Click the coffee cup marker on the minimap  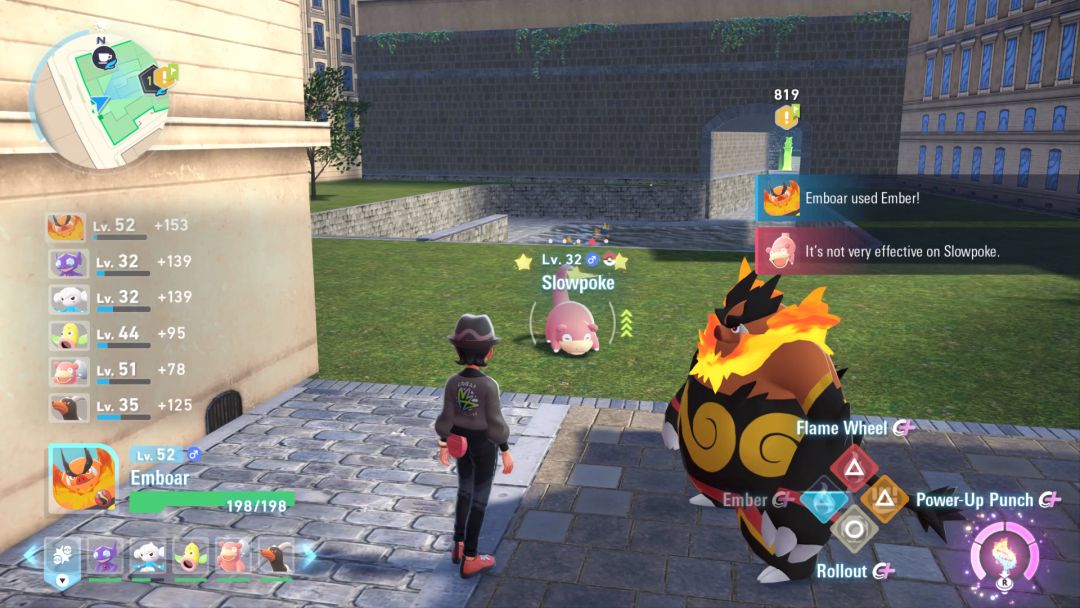[102, 58]
